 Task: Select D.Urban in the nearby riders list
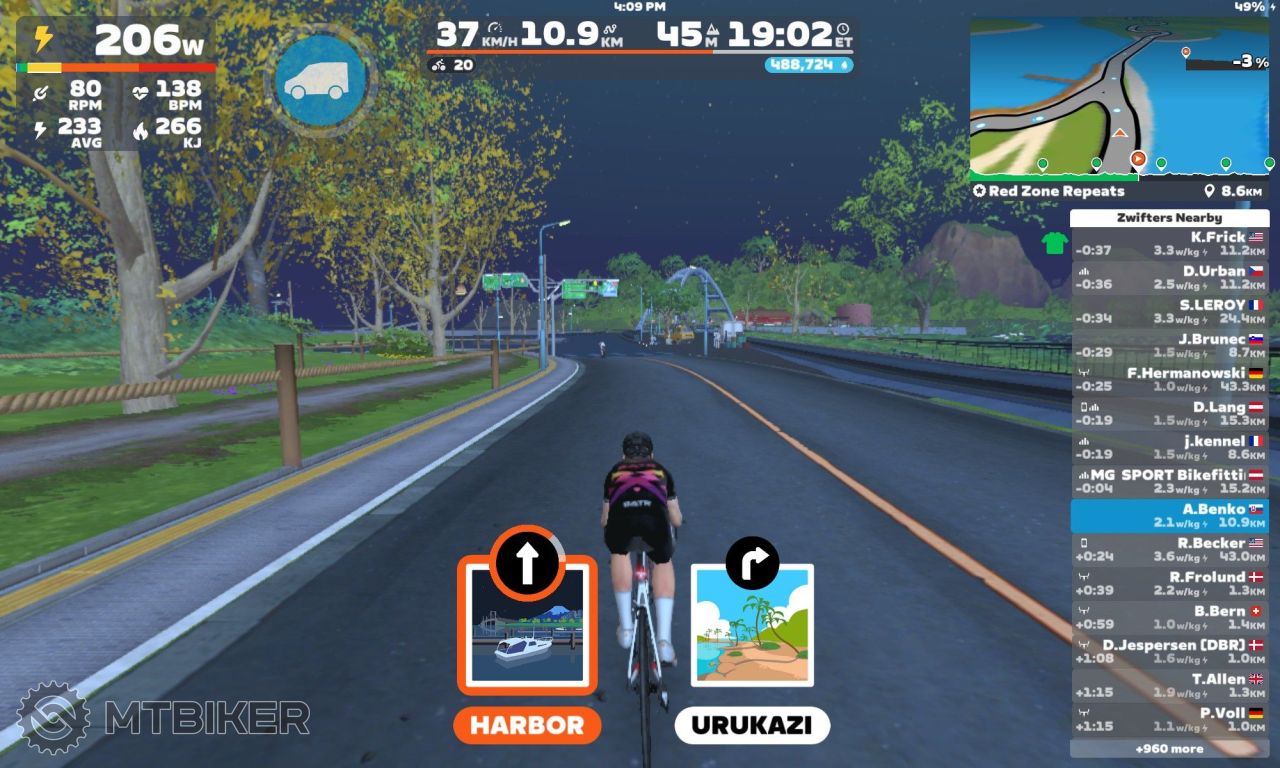click(1169, 278)
